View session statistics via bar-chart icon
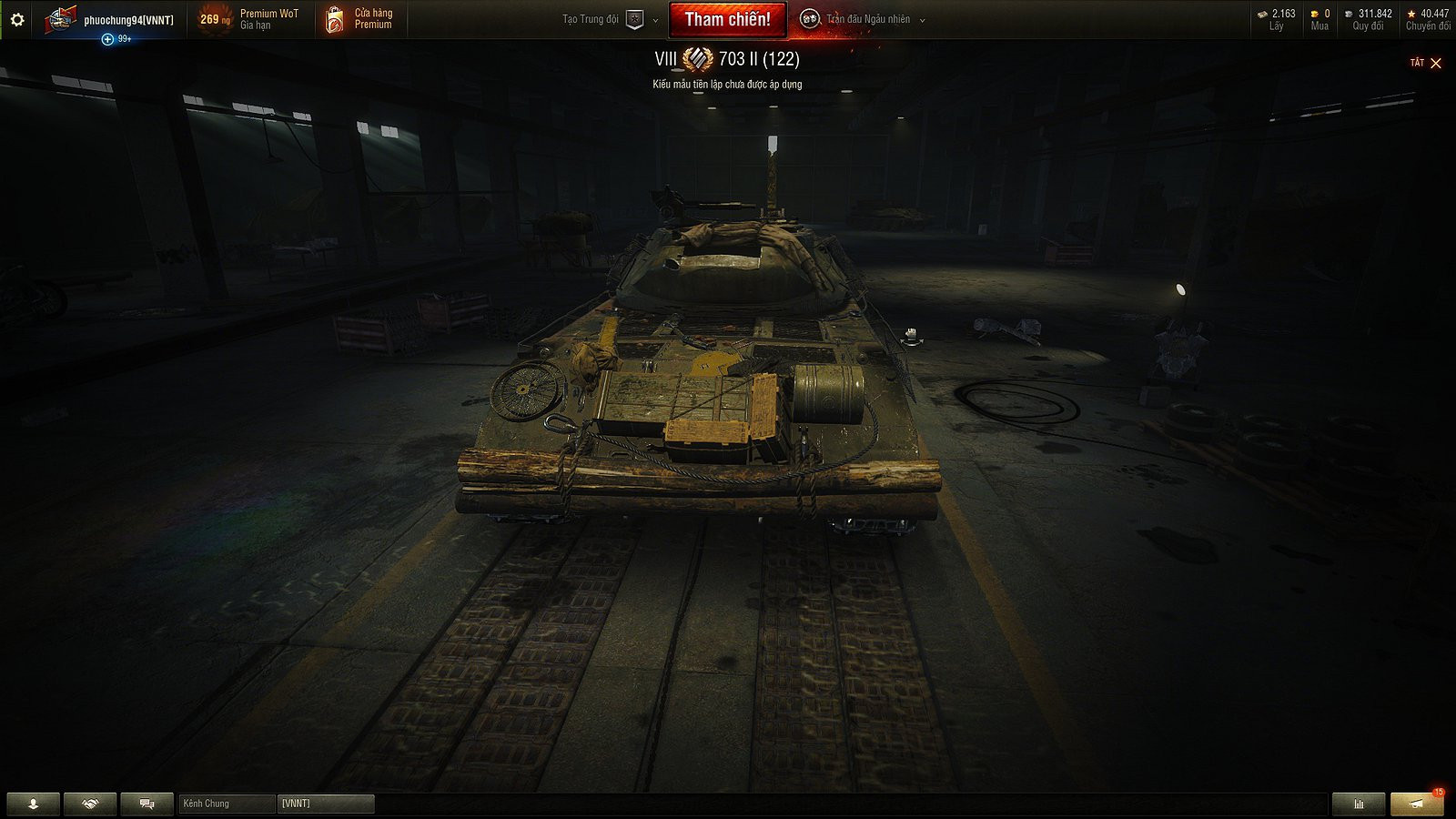 point(1359,804)
